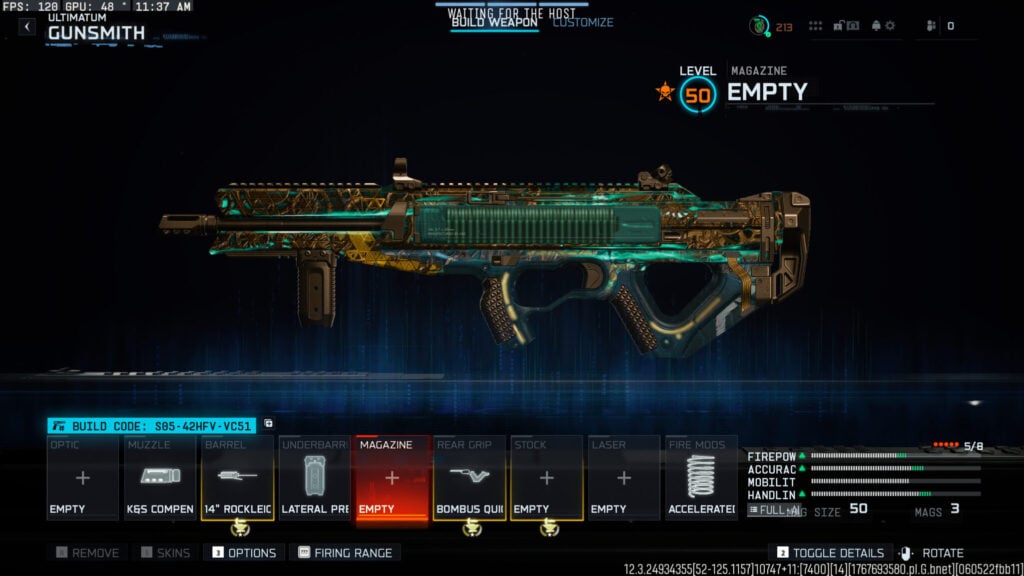Click the Remove attachment button

click(88, 553)
